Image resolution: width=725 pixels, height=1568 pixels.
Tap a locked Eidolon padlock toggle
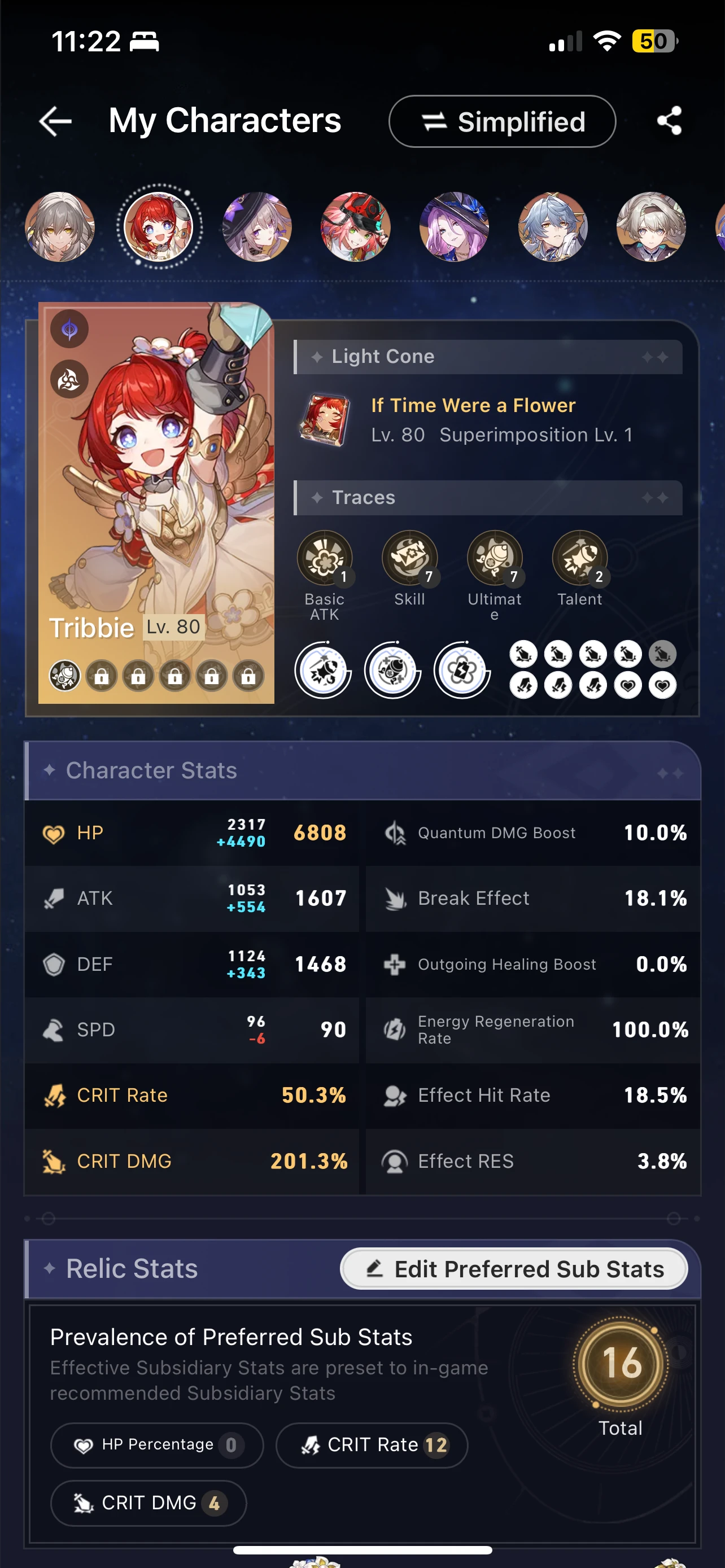pos(102,675)
